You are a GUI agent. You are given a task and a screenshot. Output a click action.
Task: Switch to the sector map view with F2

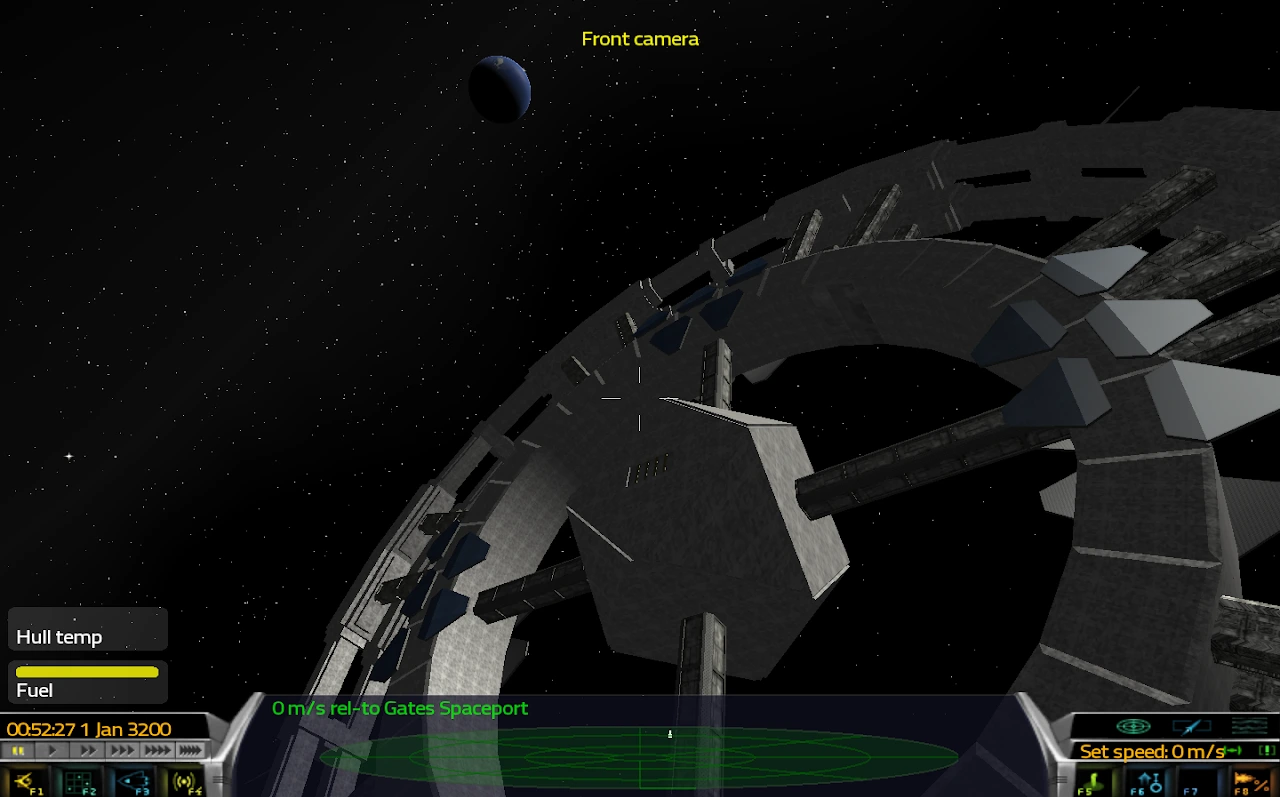[77, 781]
